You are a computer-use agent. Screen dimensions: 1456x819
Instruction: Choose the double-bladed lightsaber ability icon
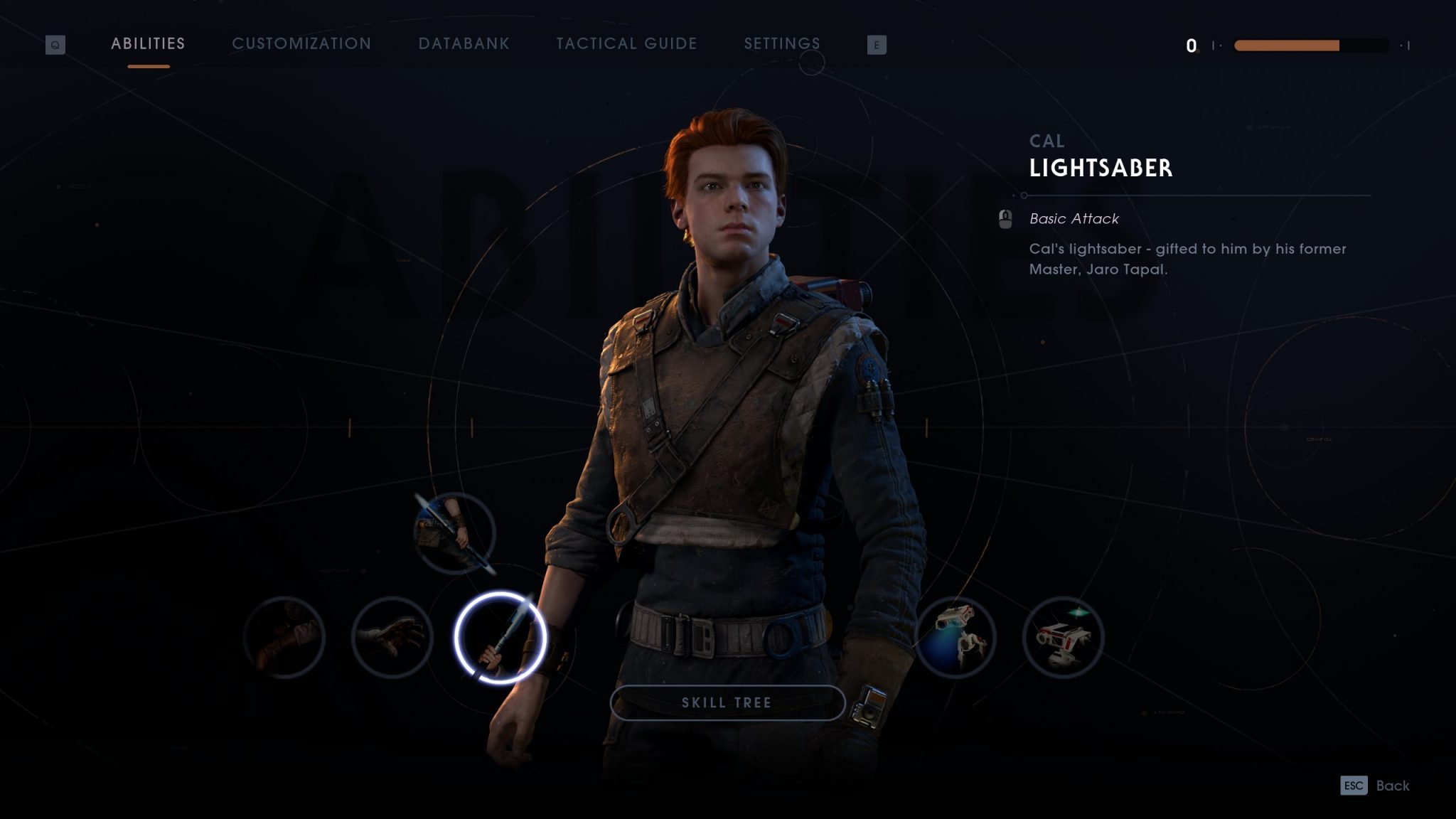[454, 533]
